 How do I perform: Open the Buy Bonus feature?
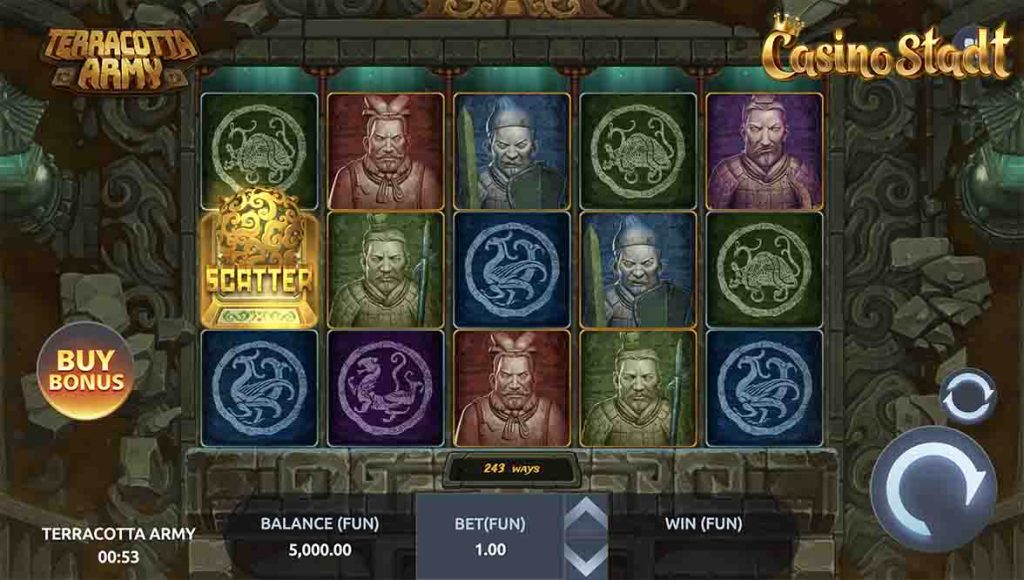(86, 371)
